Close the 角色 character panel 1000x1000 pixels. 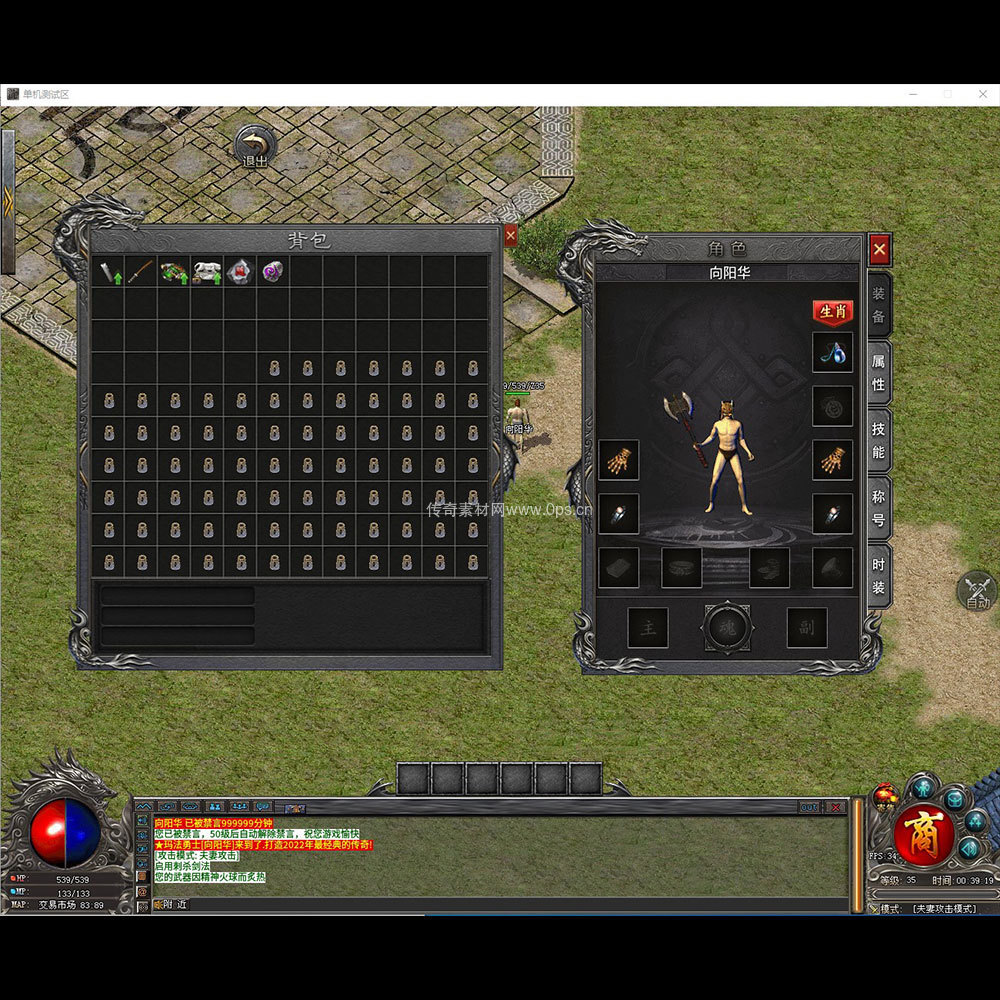(879, 248)
